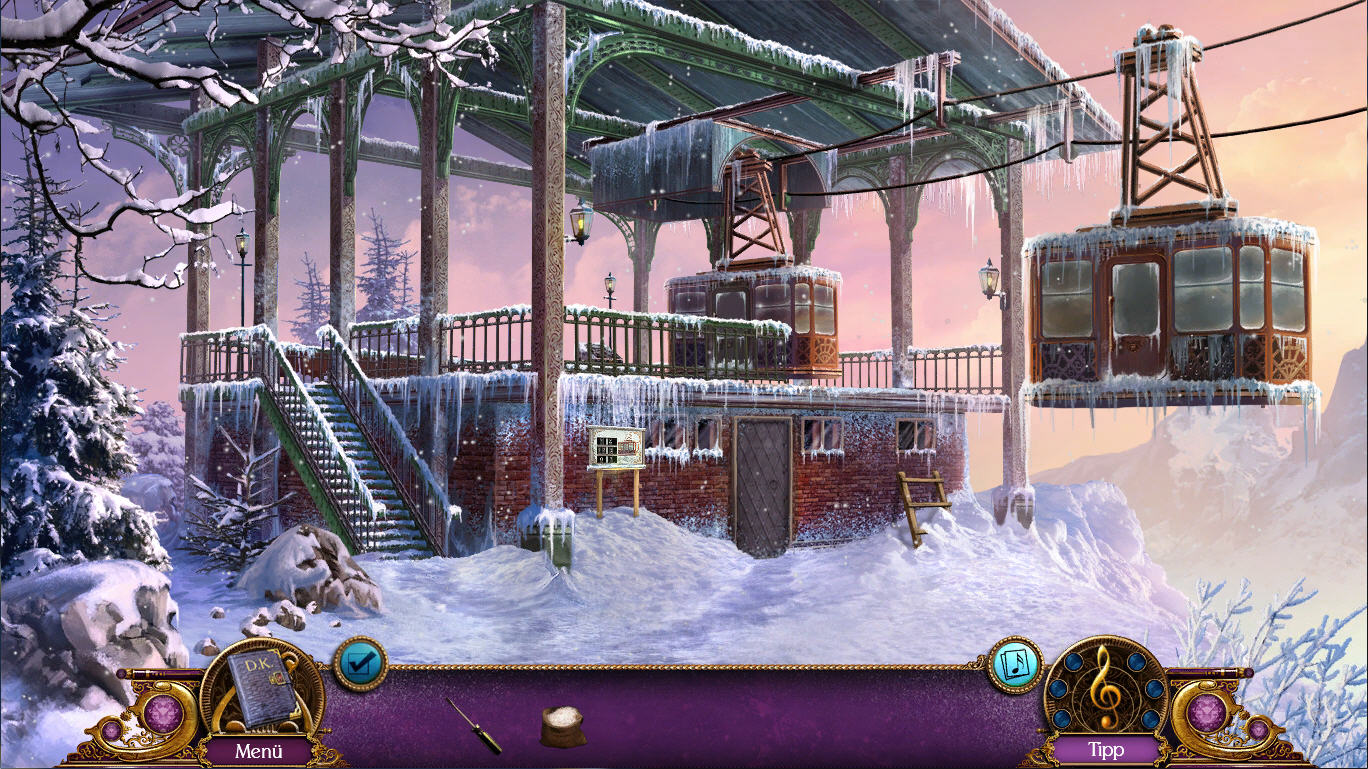Use the Tipp hint button
Screen dimensions: 1368x769
tap(1106, 749)
